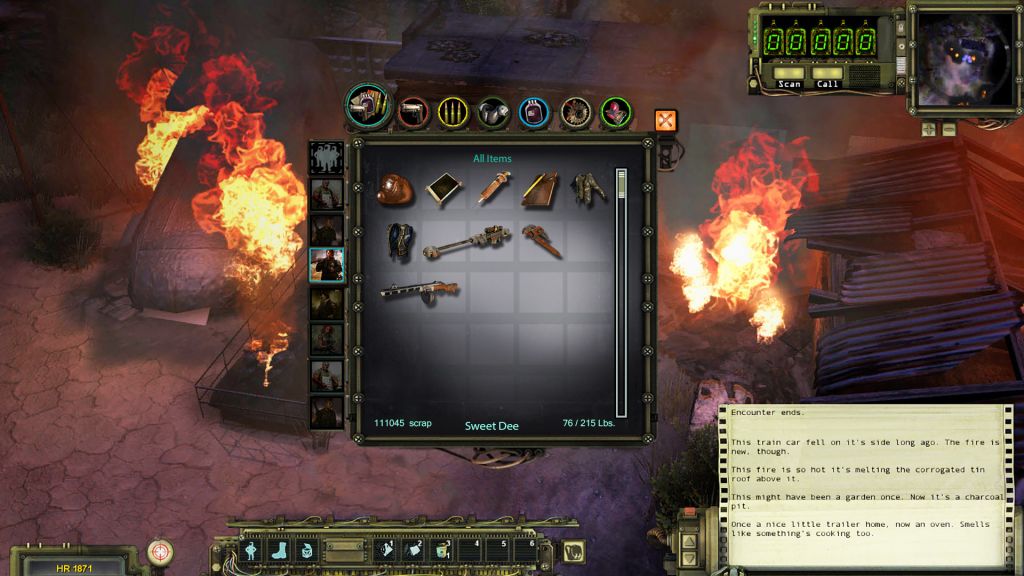Select the highlighted Sweet Dee portrait
This screenshot has width=1024, height=576.
(x=327, y=267)
